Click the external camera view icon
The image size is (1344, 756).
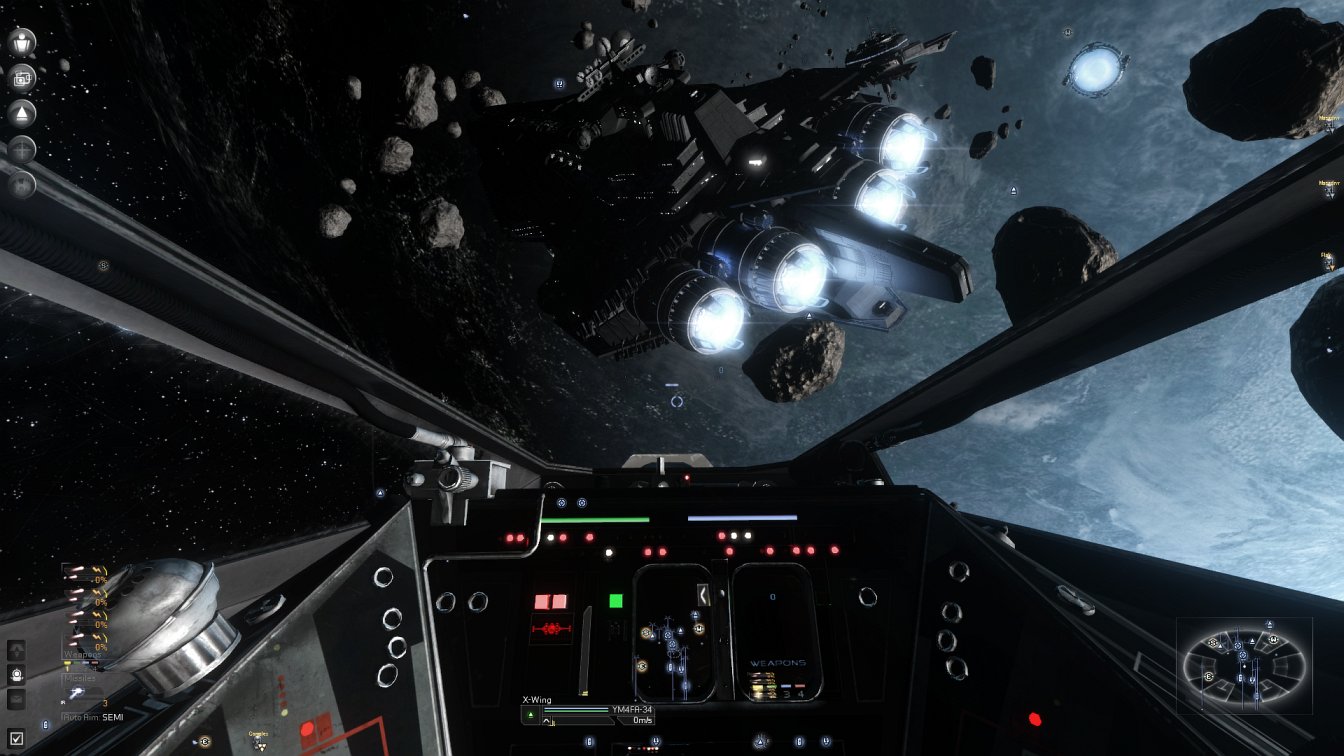pyautogui.click(x=22, y=78)
